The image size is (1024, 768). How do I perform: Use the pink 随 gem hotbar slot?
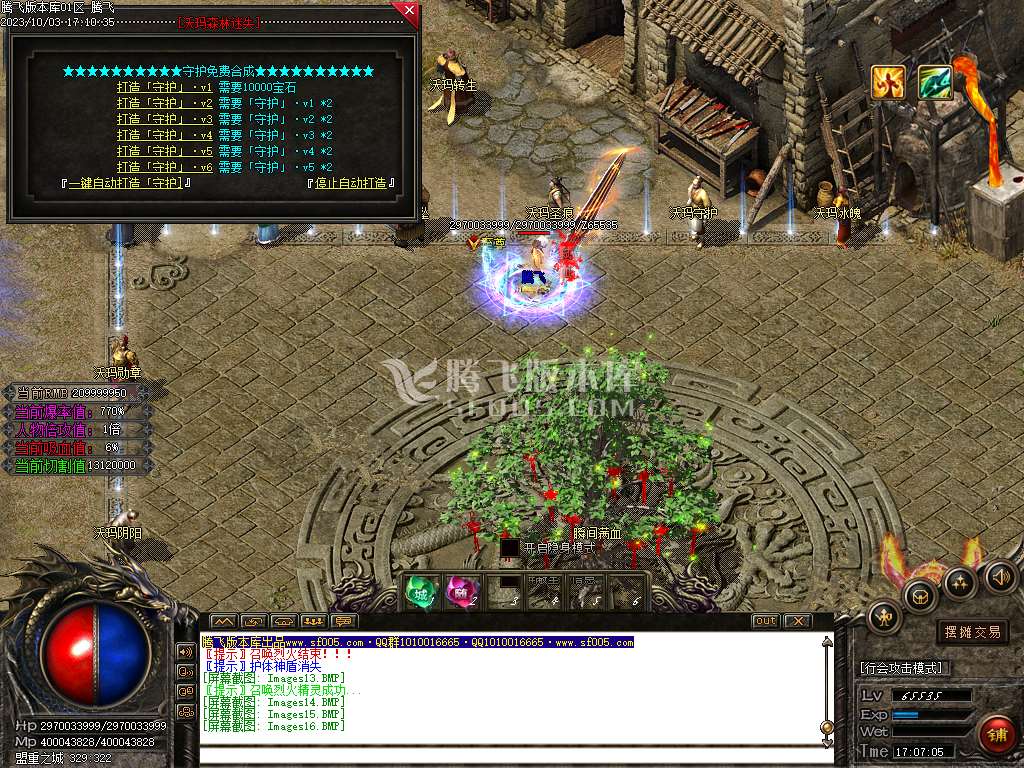pyautogui.click(x=461, y=592)
